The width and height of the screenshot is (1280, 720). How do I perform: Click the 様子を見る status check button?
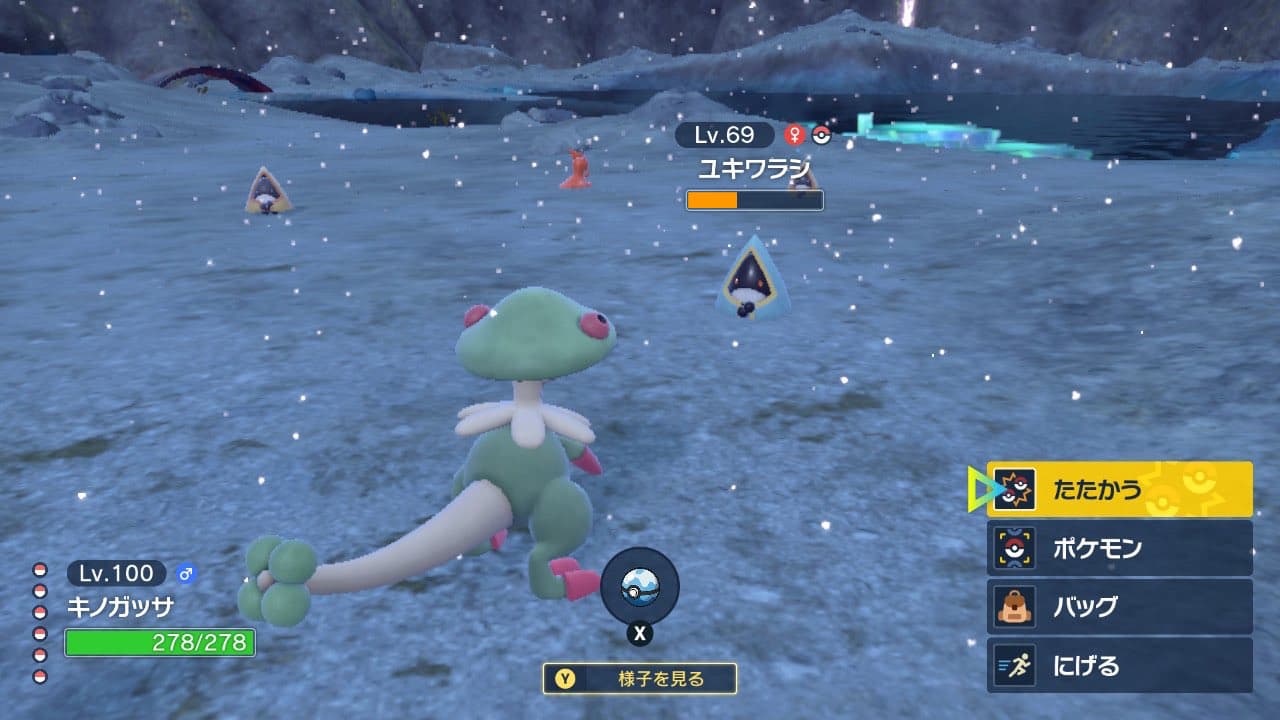[x=640, y=679]
